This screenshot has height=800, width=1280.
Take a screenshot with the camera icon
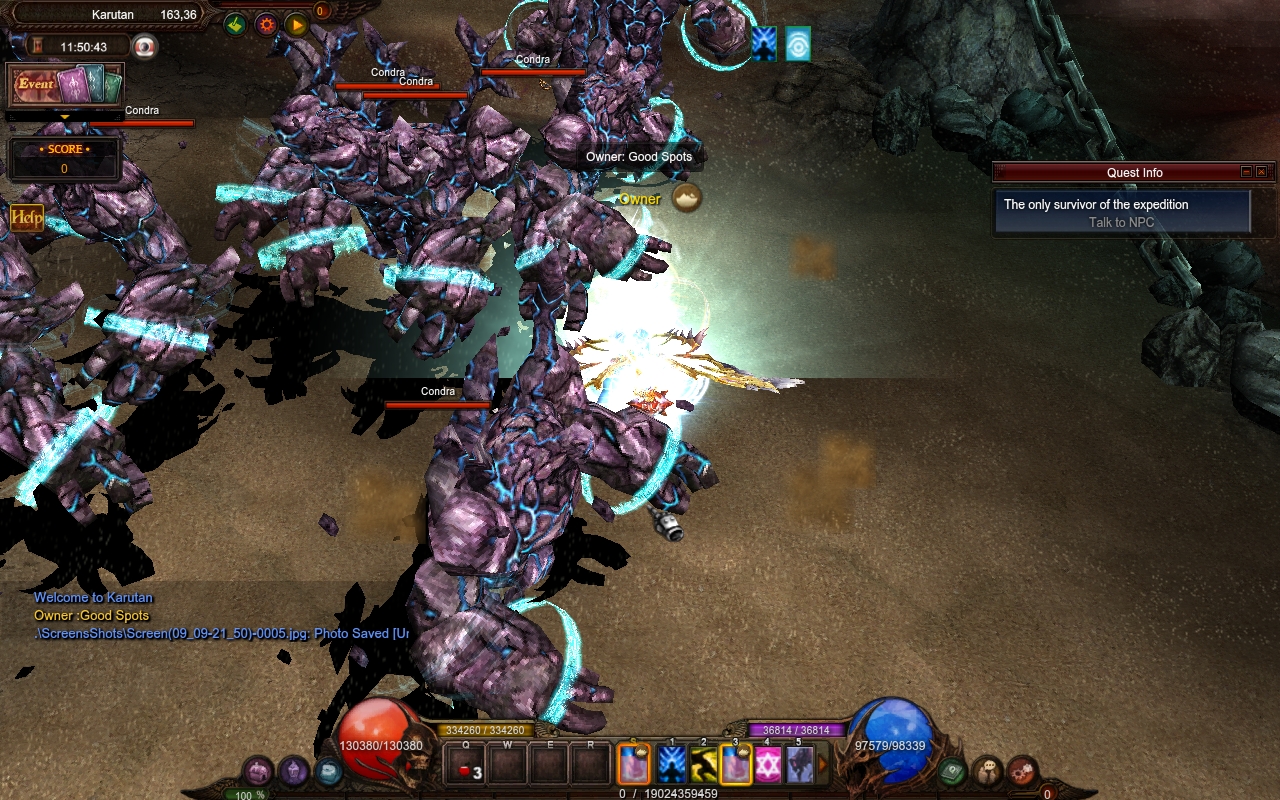(146, 46)
